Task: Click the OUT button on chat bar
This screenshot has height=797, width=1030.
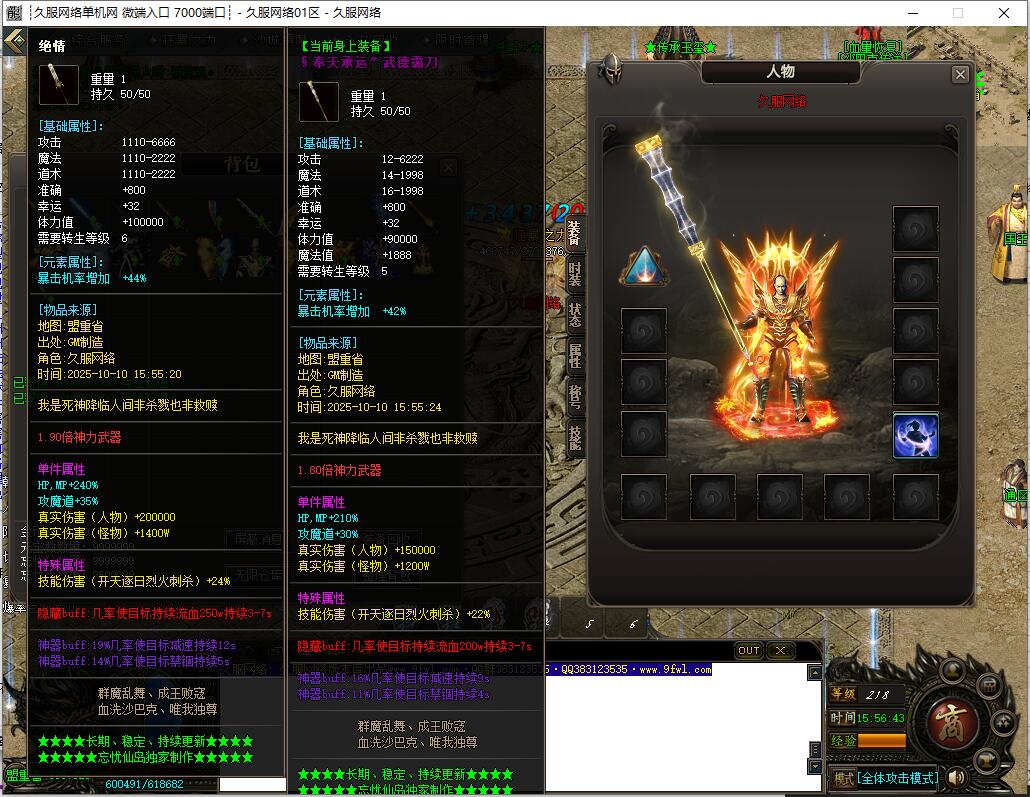Action: 749,650
